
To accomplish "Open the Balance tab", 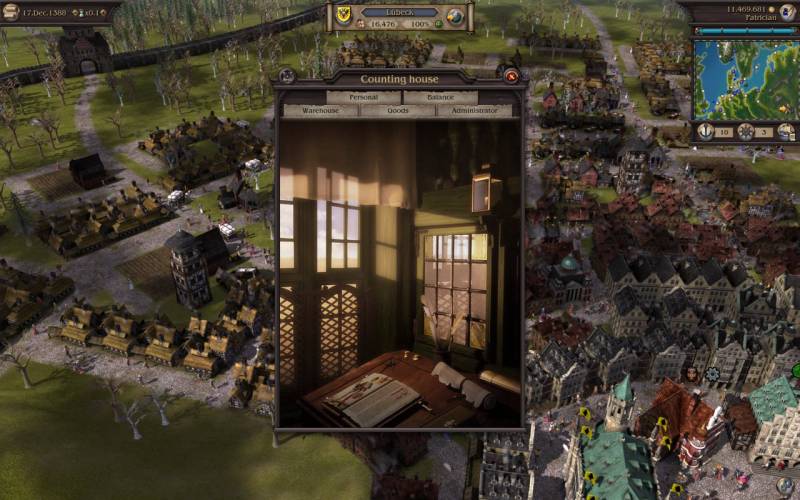I will click(x=441, y=97).
